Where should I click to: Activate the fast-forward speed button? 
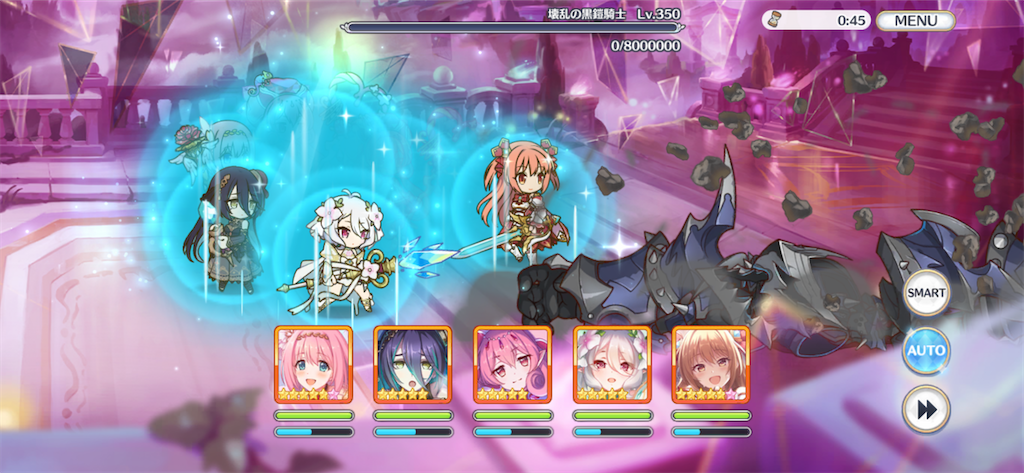click(x=926, y=408)
